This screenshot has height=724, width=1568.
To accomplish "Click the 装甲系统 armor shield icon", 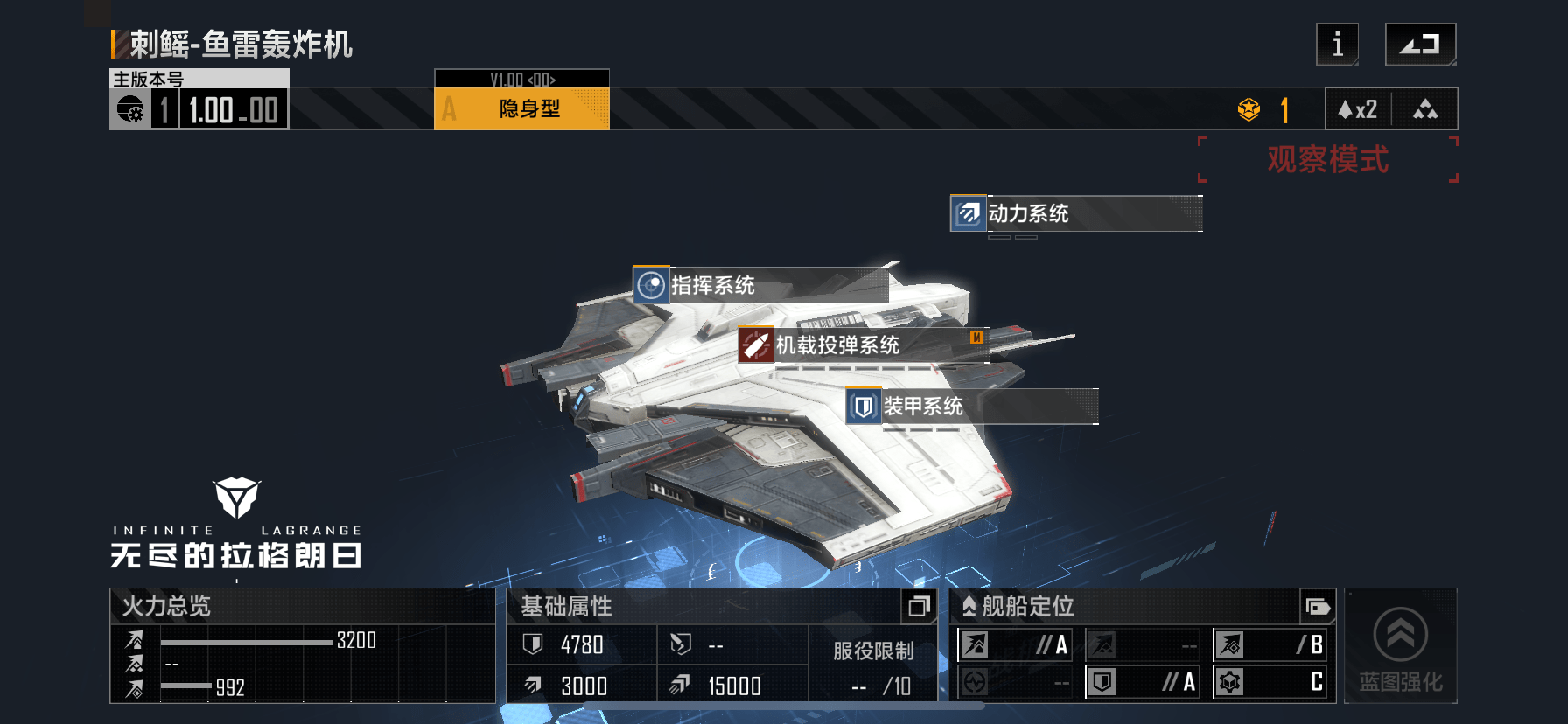I will tap(863, 407).
